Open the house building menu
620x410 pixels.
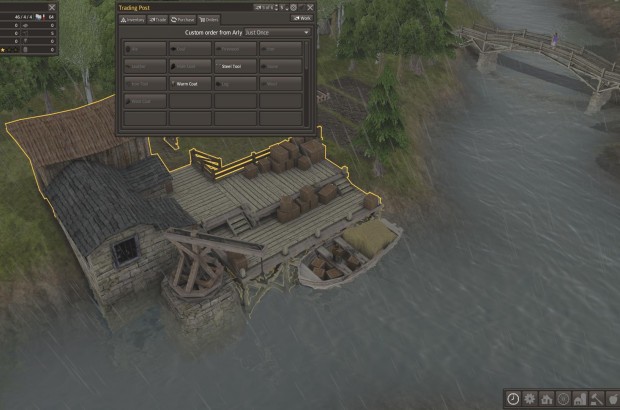547,398
